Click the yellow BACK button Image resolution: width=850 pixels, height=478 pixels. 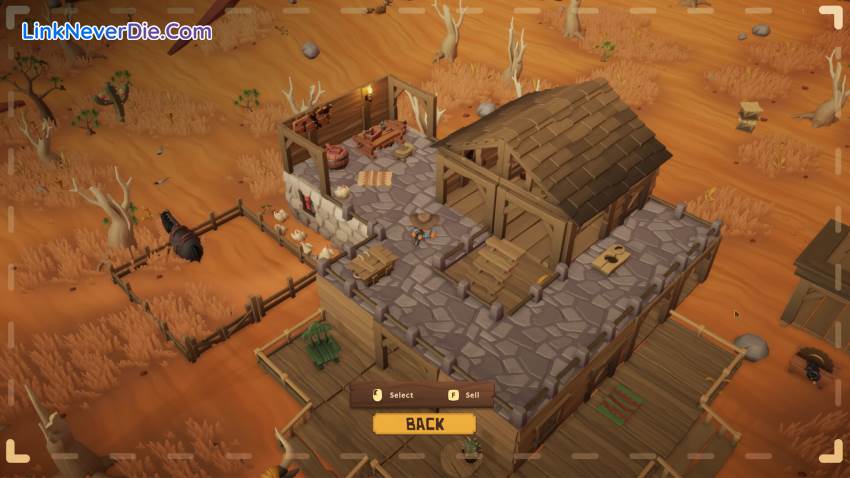tap(424, 424)
